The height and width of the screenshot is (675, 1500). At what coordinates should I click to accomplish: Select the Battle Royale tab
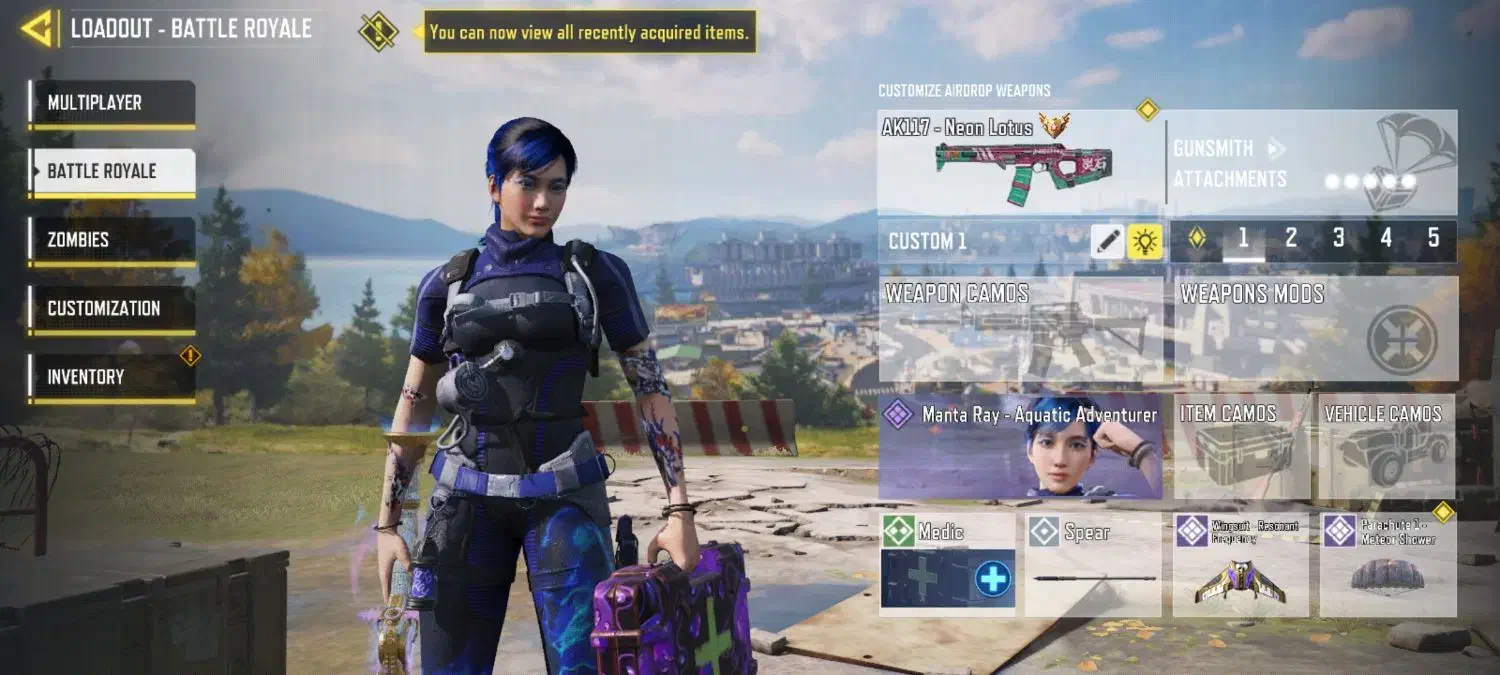pos(112,171)
